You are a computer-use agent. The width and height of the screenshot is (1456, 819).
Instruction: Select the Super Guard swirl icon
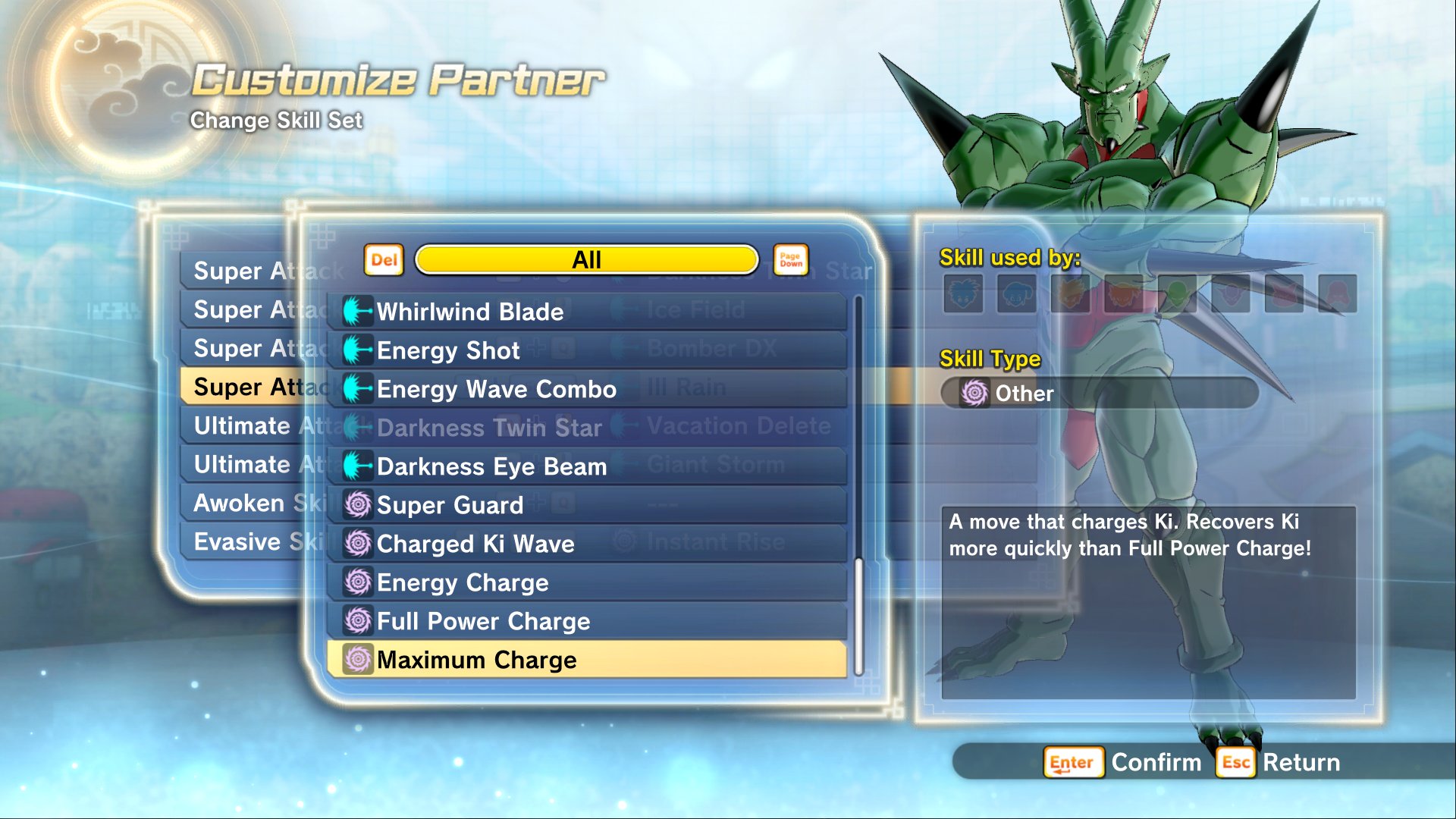tap(357, 505)
